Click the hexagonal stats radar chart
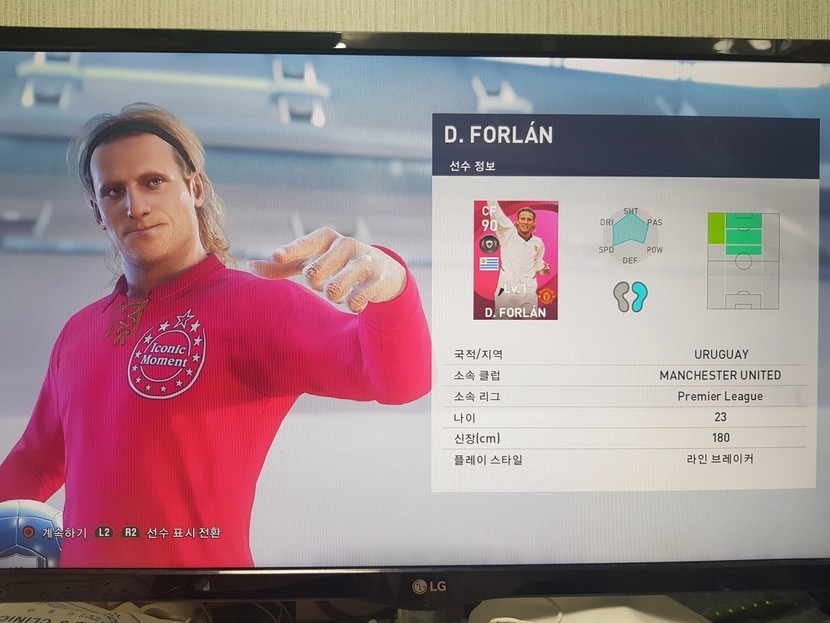The height and width of the screenshot is (623, 830). coord(631,236)
